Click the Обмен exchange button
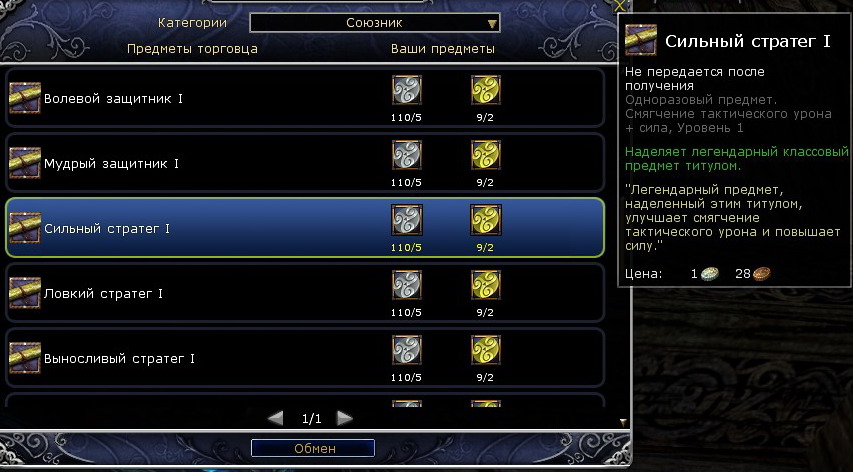The height and width of the screenshot is (472, 853). tap(314, 449)
